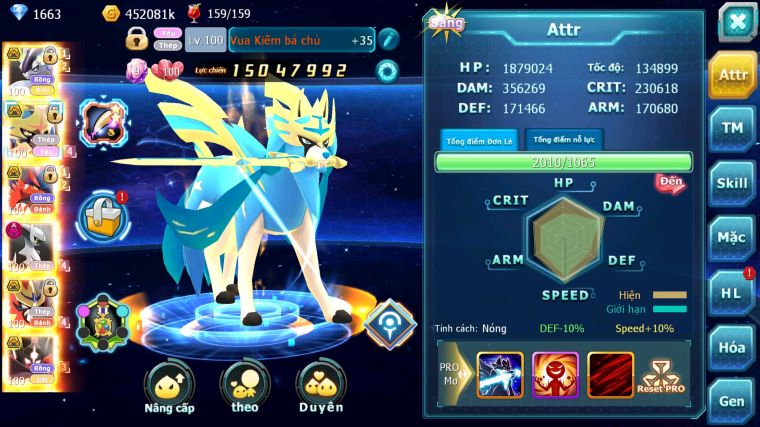Switch to Tổng điểm nỗ lực tab

tap(564, 140)
